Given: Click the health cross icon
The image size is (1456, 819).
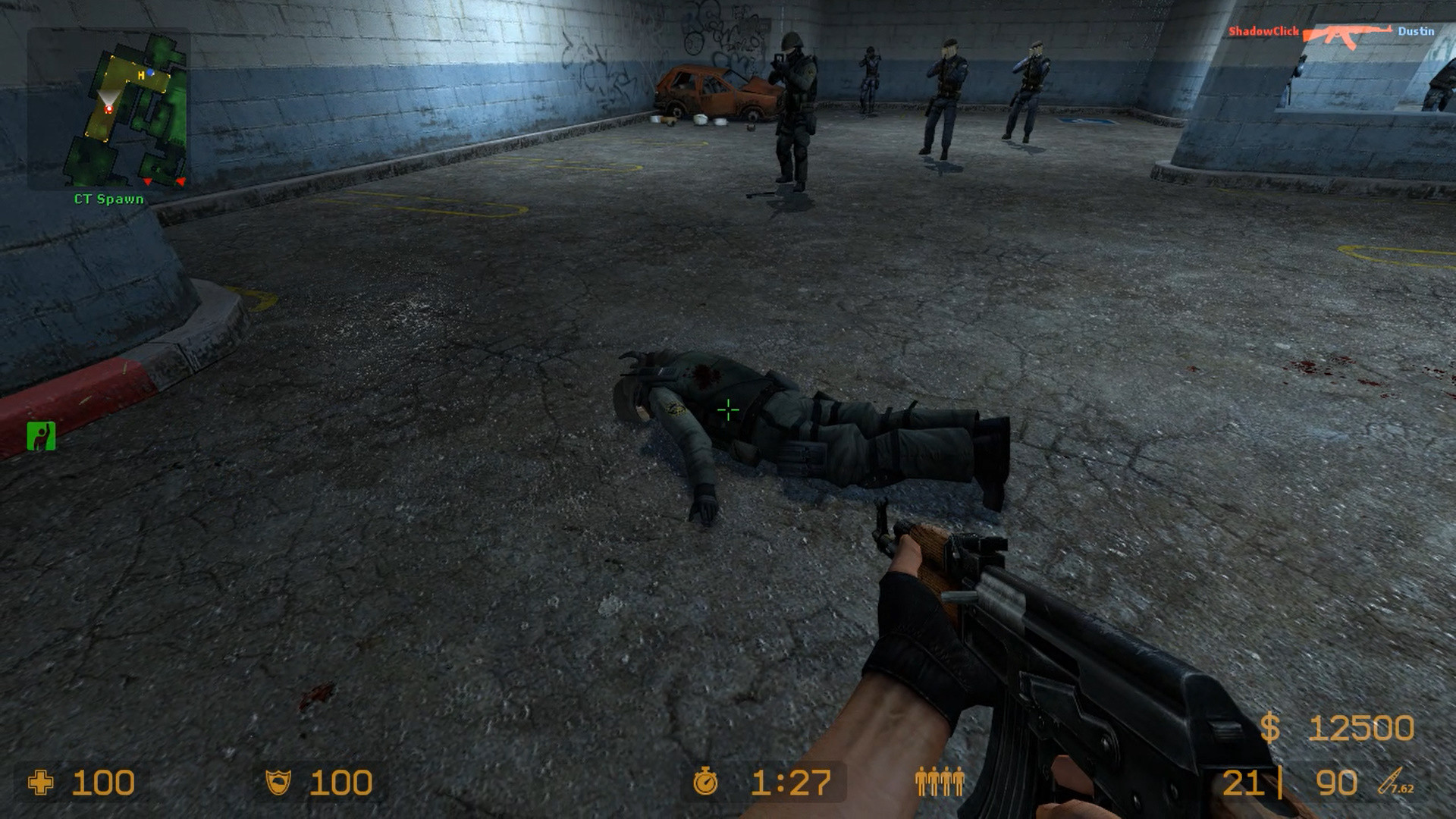Looking at the screenshot, I should click(42, 781).
